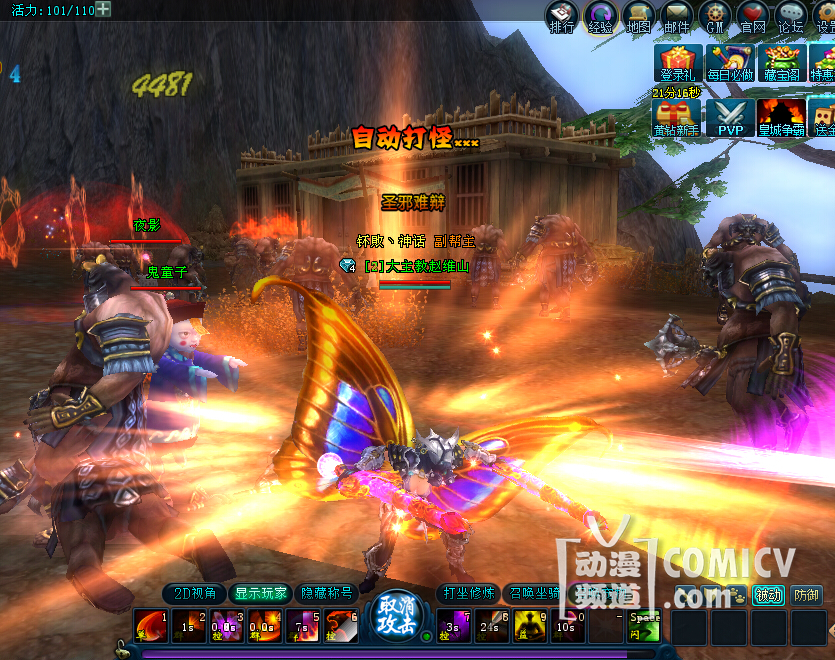Open 每日必做 daily tasks
This screenshot has width=835, height=660.
[730, 62]
